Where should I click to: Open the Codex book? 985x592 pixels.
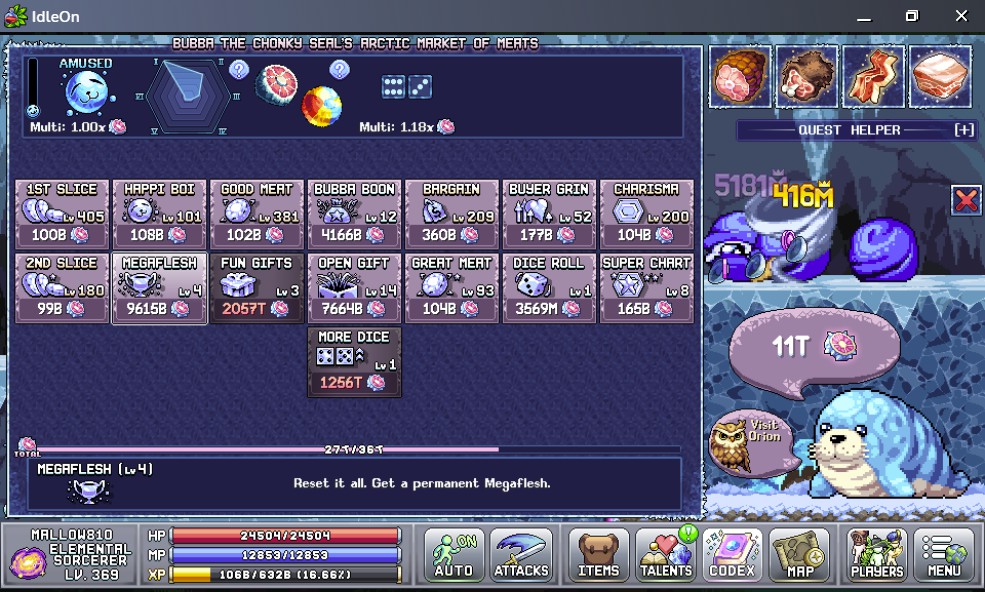click(x=732, y=555)
